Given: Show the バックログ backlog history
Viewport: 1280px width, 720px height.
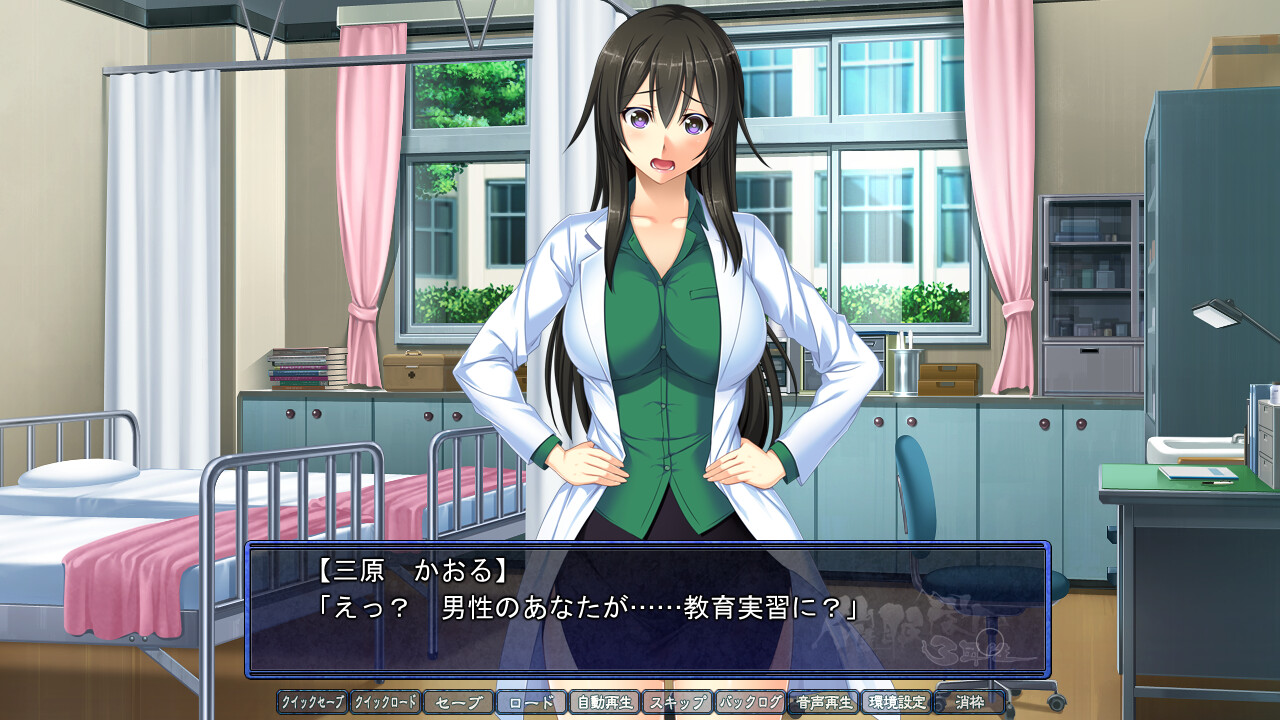Looking at the screenshot, I should pyautogui.click(x=750, y=702).
